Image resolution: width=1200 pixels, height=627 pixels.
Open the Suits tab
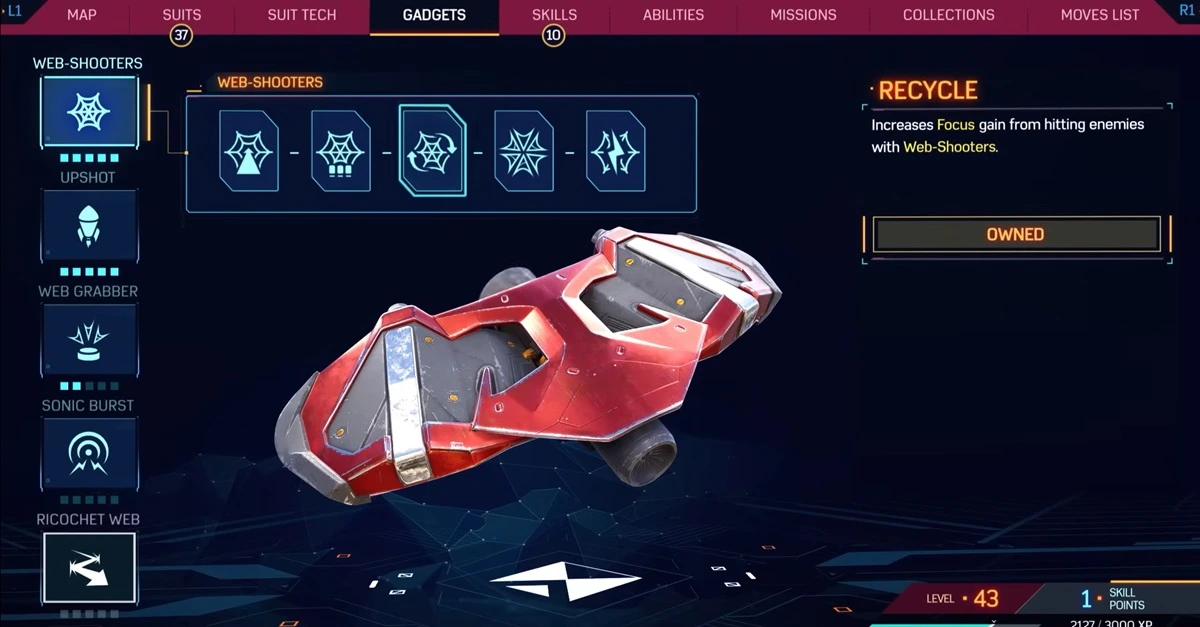181,15
